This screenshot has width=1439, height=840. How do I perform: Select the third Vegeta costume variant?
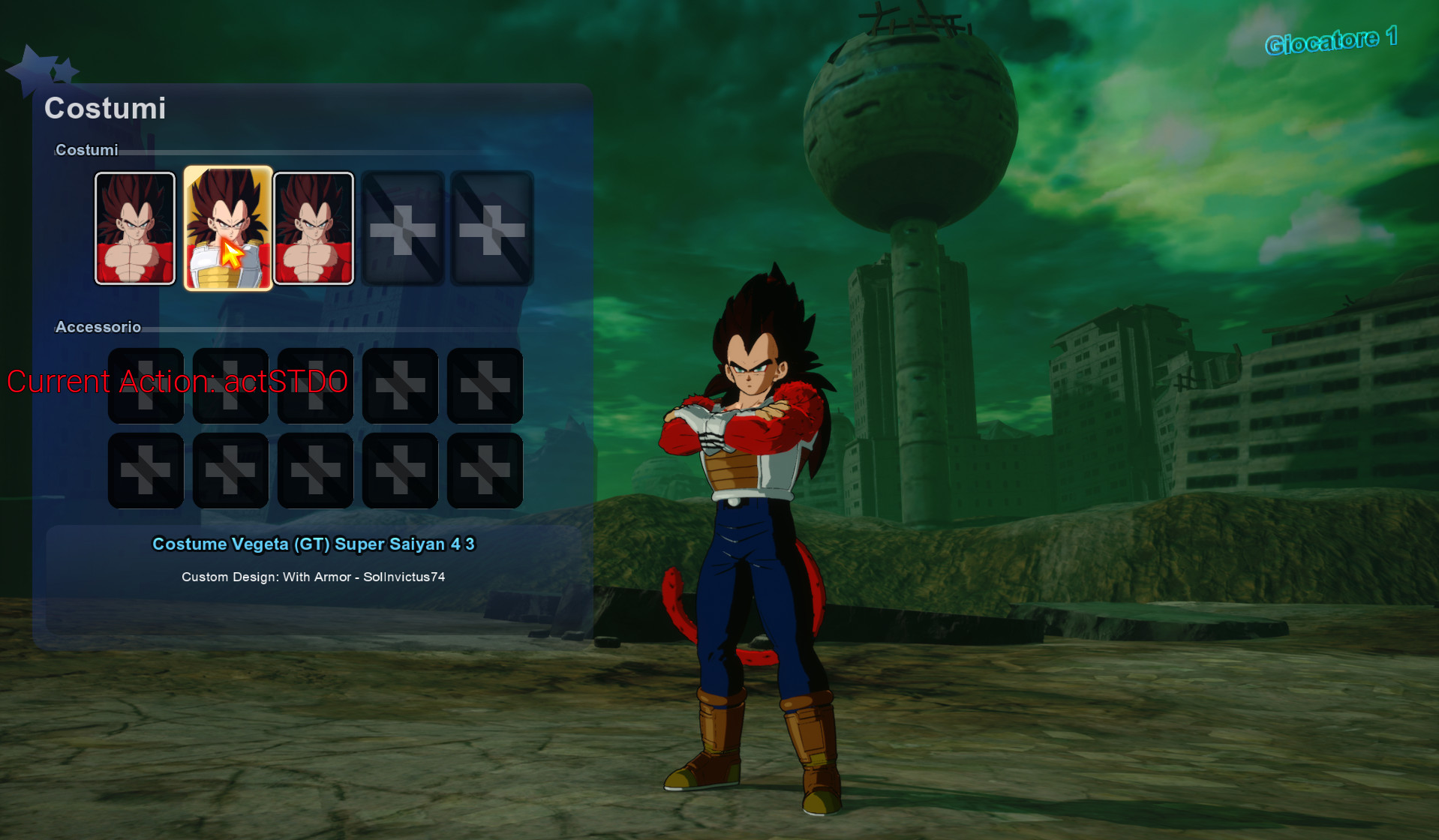point(313,227)
